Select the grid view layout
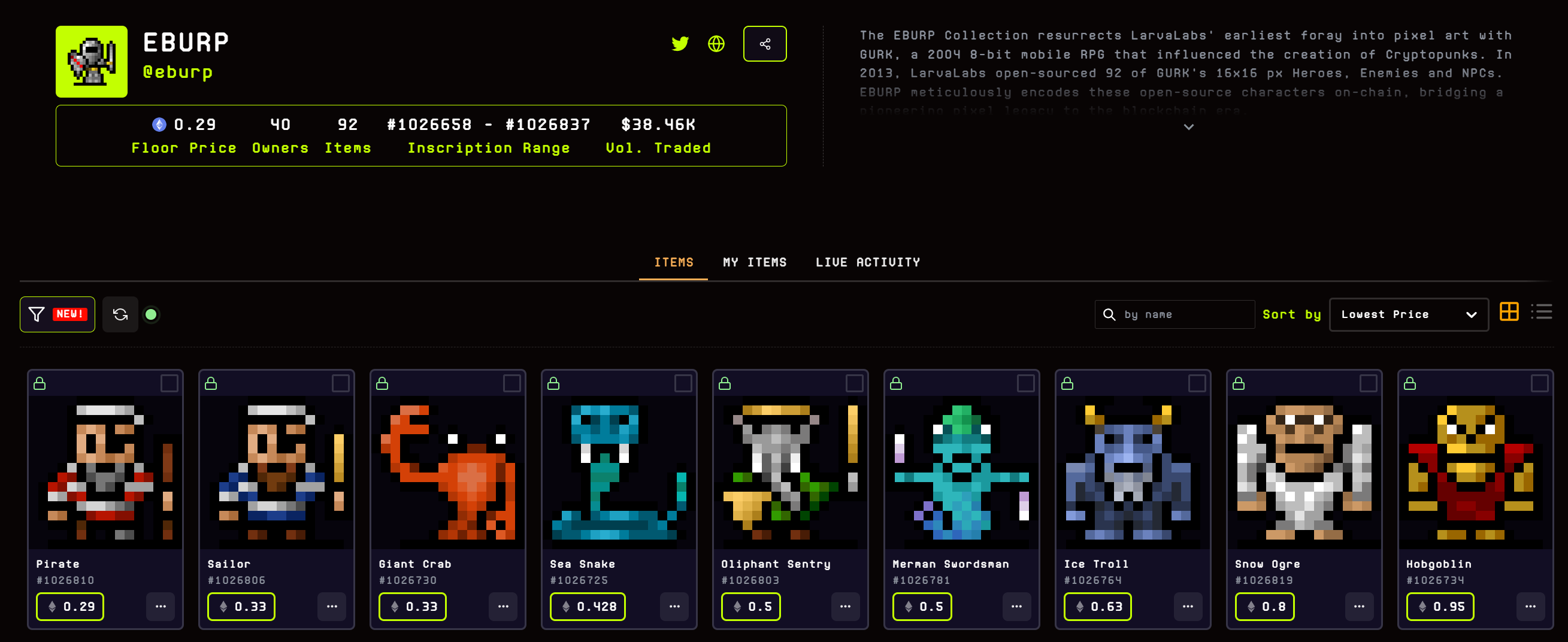Image resolution: width=1568 pixels, height=642 pixels. tap(1509, 311)
